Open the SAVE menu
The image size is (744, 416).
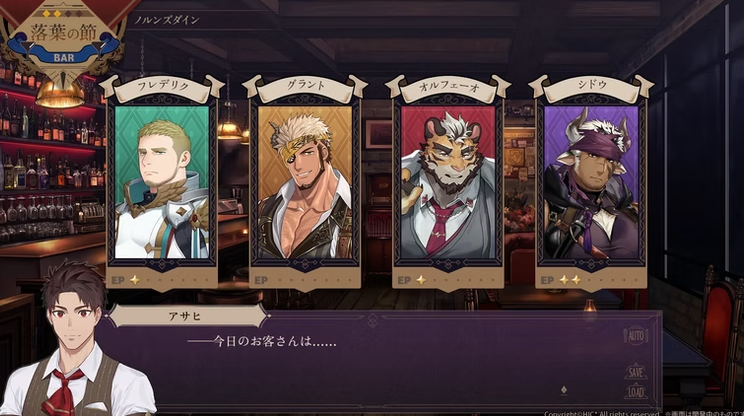click(x=636, y=370)
